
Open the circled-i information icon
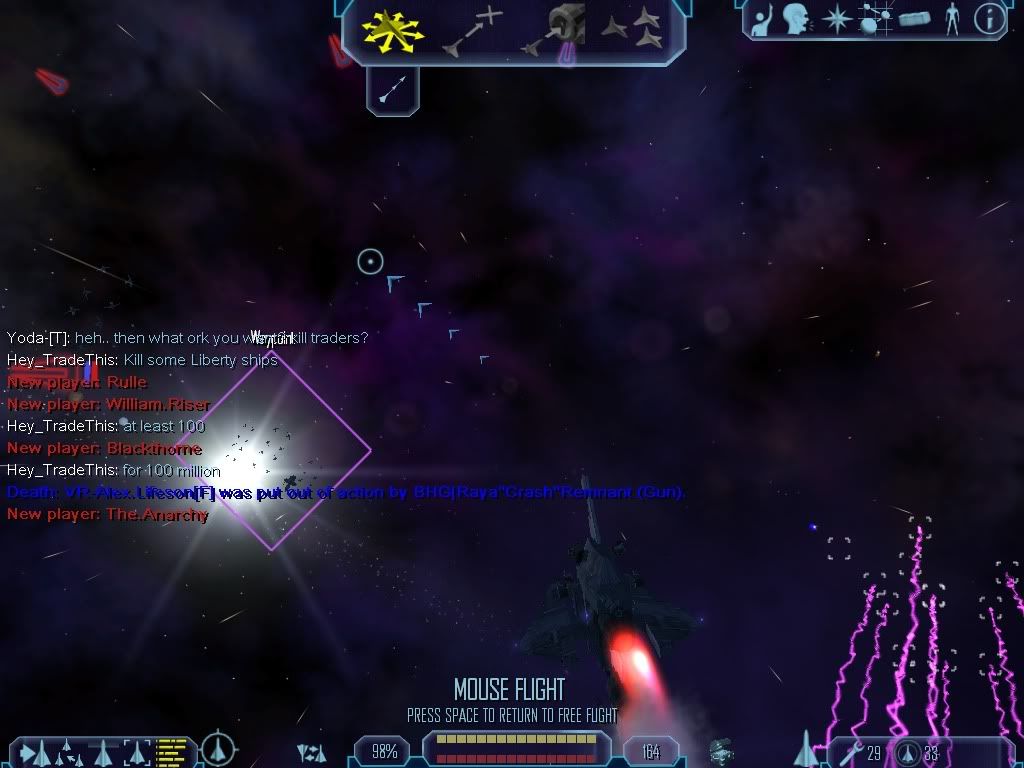(x=989, y=19)
